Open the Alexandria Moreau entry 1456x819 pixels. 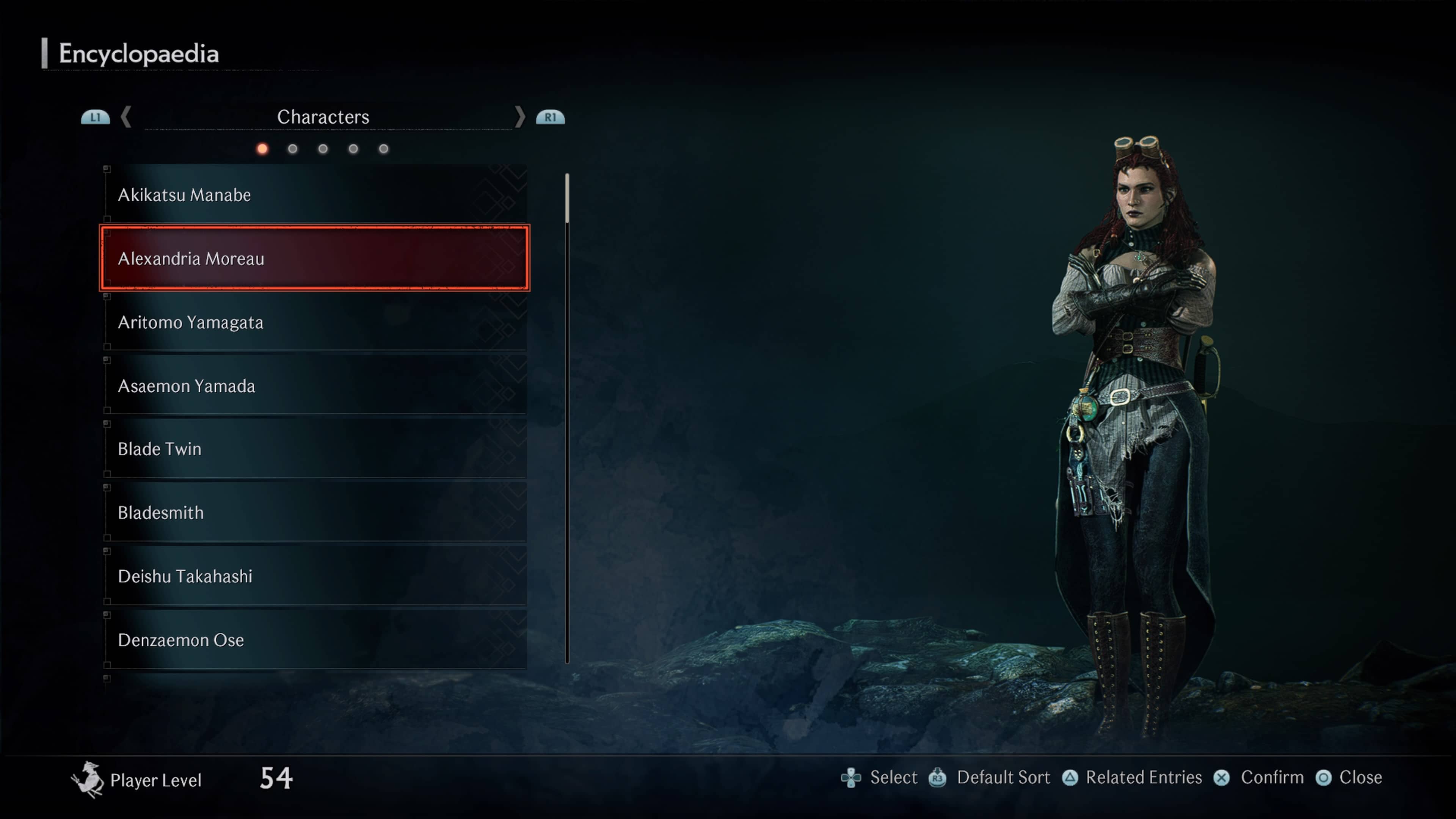(x=314, y=258)
